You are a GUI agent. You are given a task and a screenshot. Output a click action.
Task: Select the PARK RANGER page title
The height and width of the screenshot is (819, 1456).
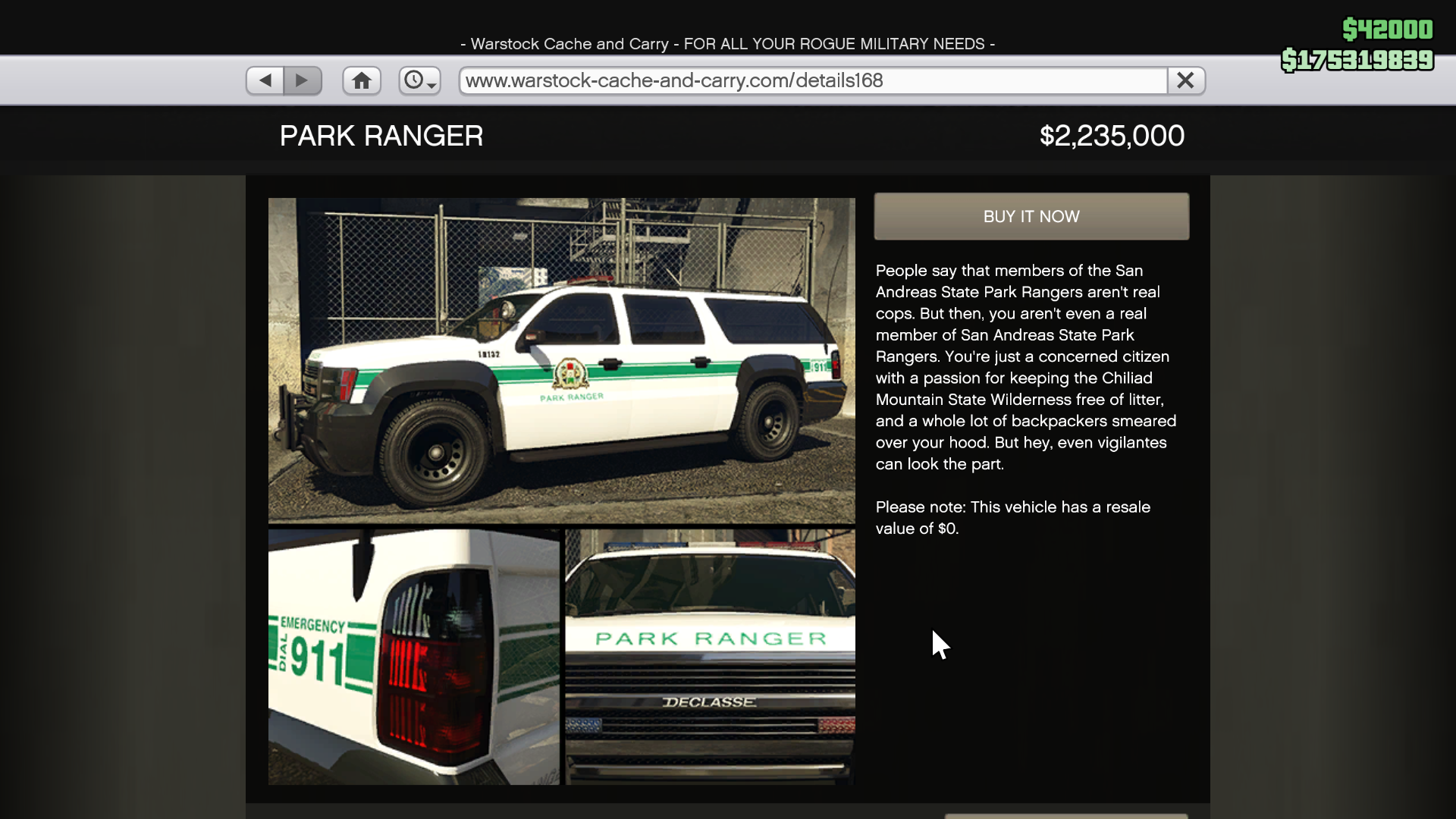tap(381, 136)
